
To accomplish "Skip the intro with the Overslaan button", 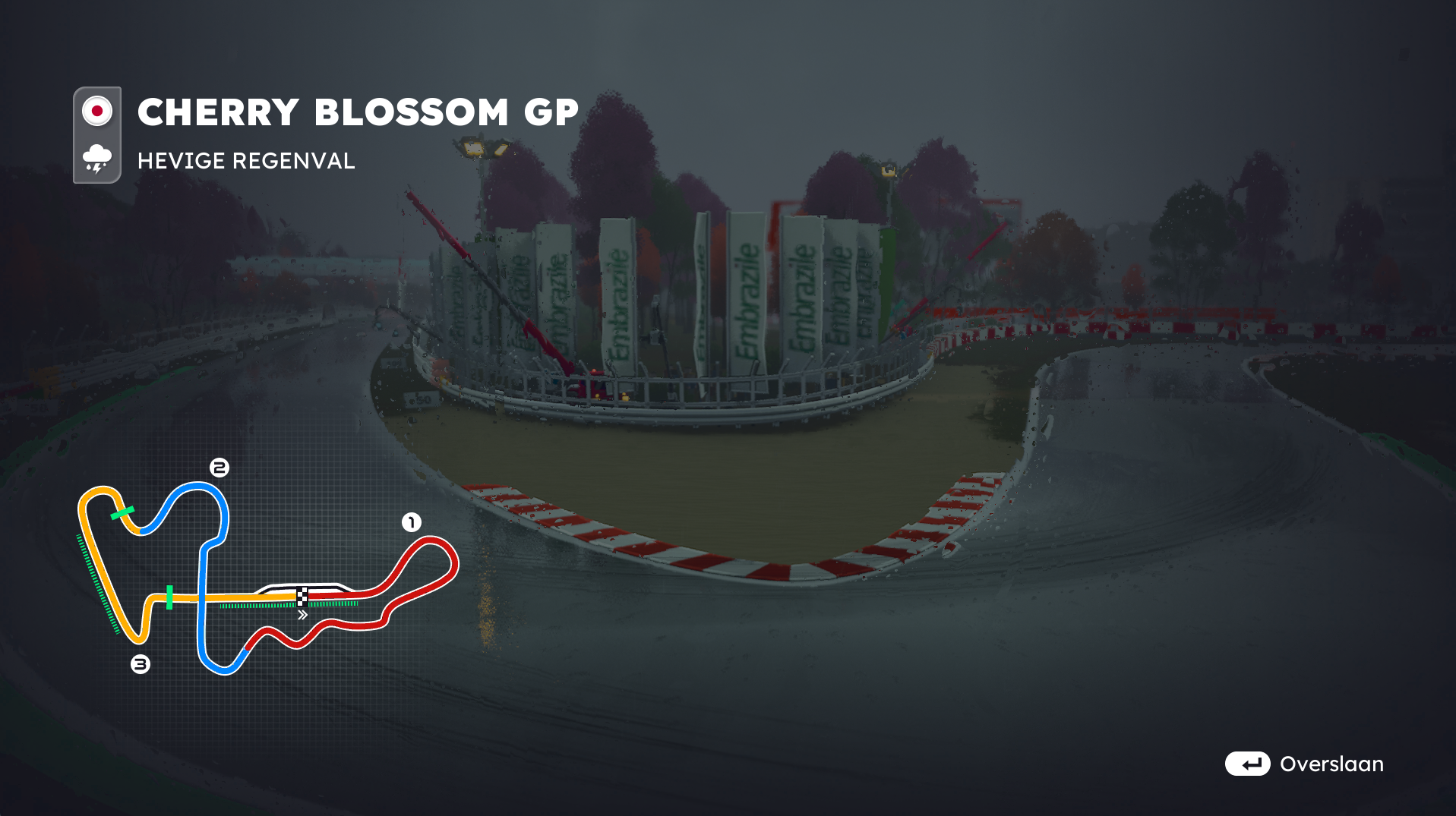I will (1304, 764).
